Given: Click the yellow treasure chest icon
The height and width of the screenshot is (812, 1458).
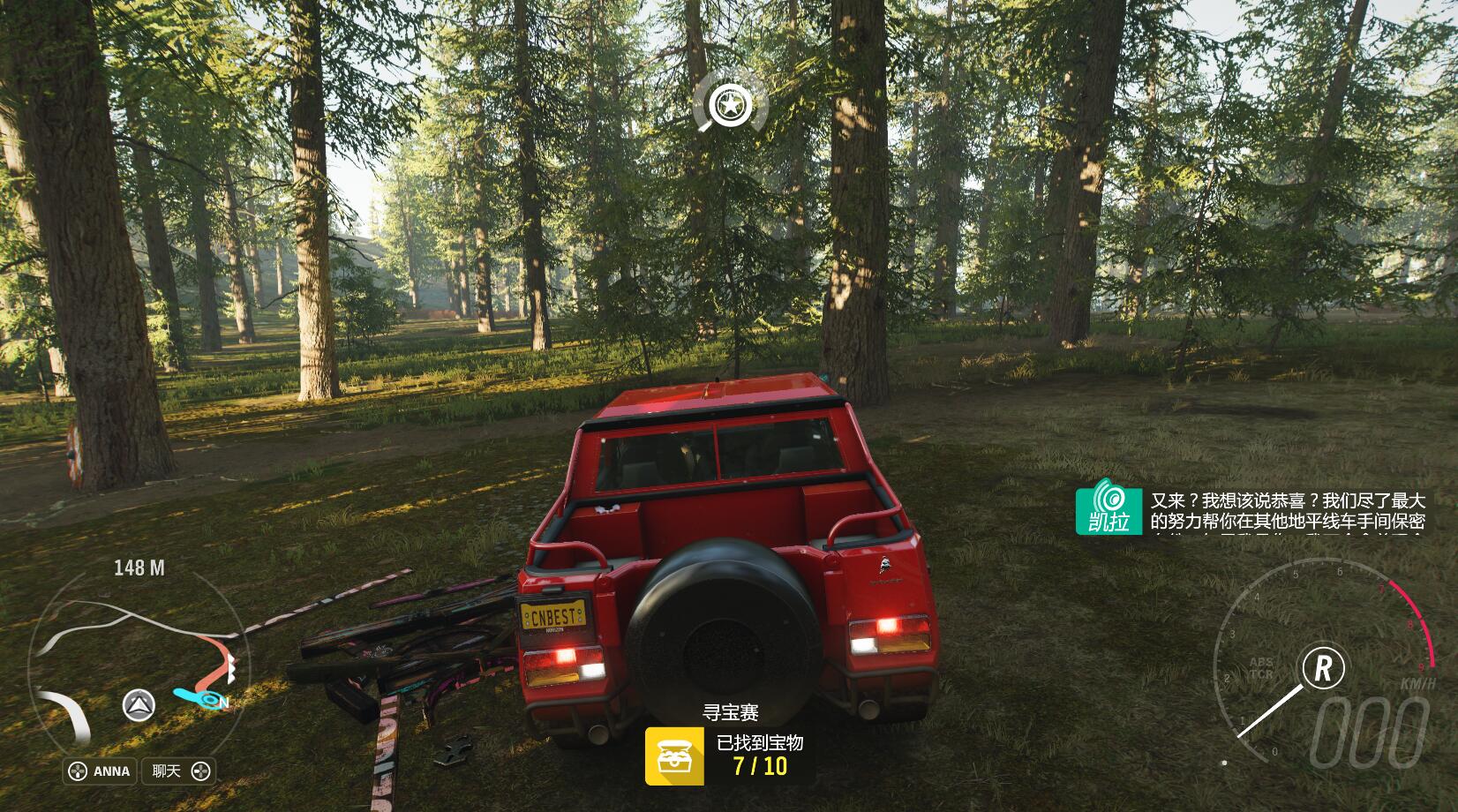Looking at the screenshot, I should pos(673,756).
